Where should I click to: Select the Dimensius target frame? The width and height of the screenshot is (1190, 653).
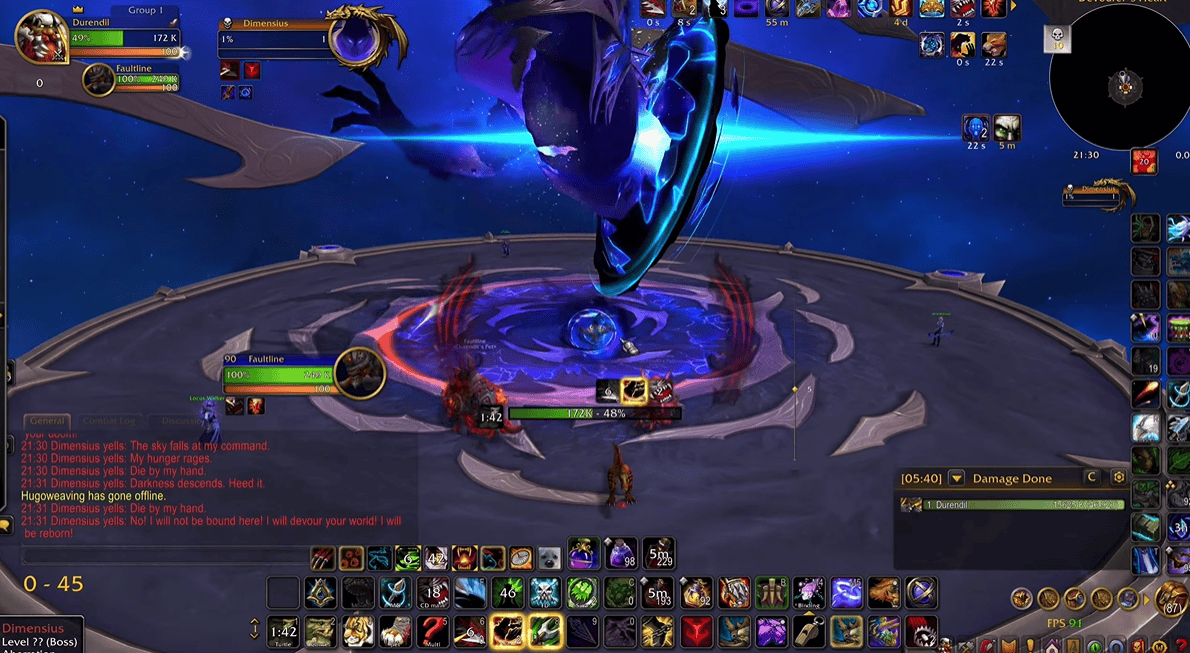click(275, 38)
